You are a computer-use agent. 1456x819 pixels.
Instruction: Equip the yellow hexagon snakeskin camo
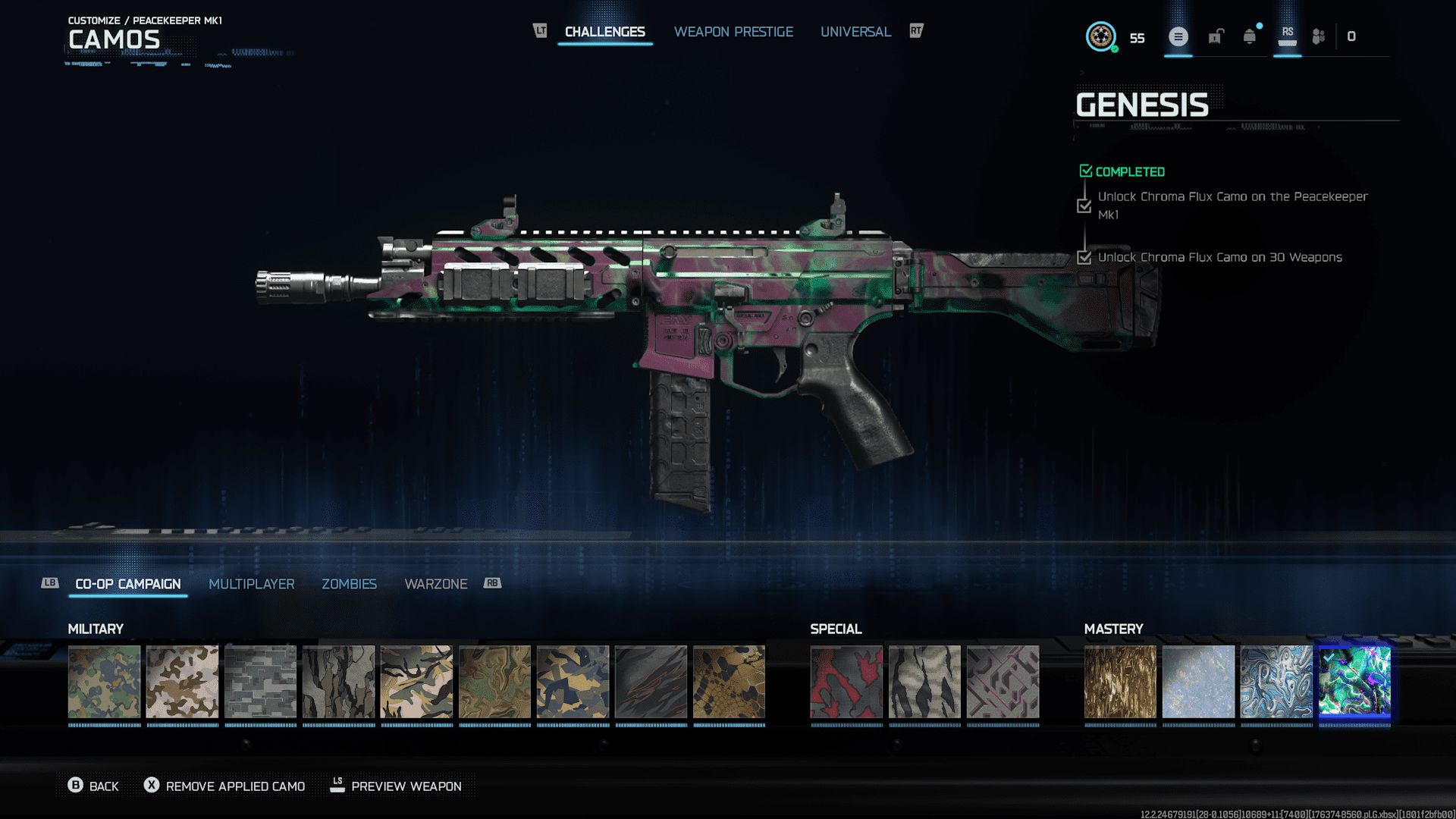[729, 682]
